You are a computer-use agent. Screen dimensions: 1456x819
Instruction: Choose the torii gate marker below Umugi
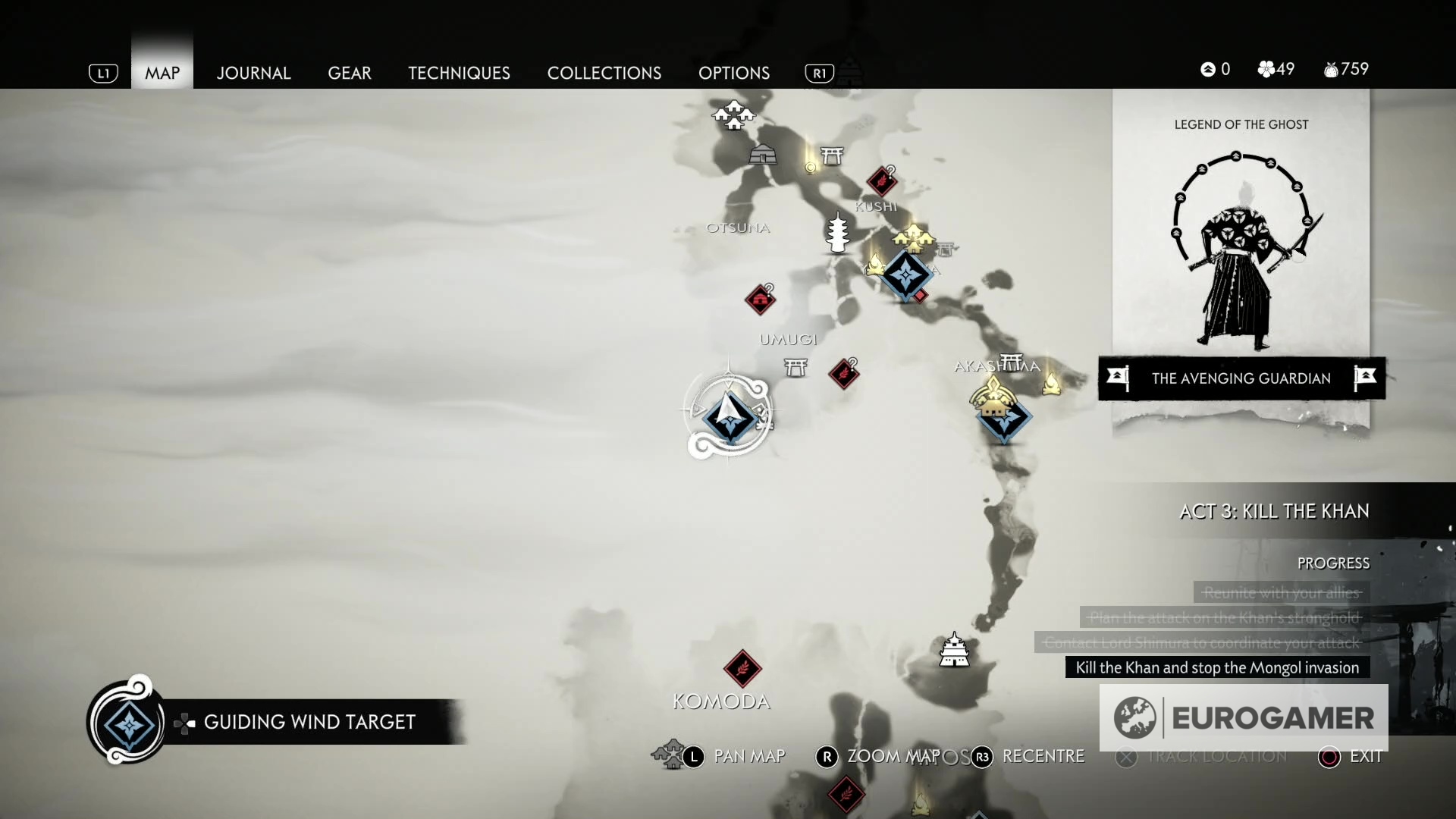[x=795, y=368]
